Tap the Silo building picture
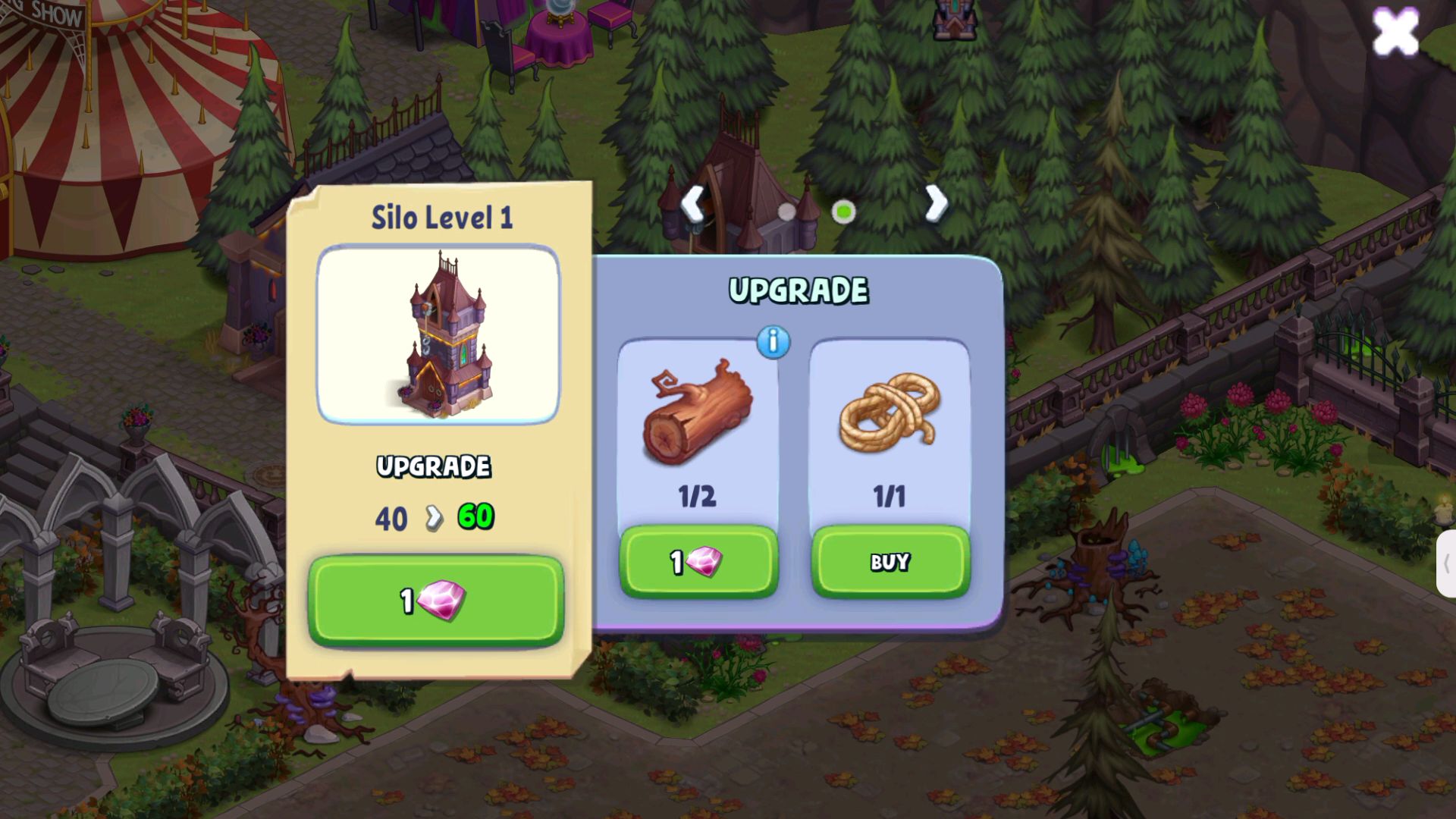Viewport: 1456px width, 819px height. click(x=438, y=334)
